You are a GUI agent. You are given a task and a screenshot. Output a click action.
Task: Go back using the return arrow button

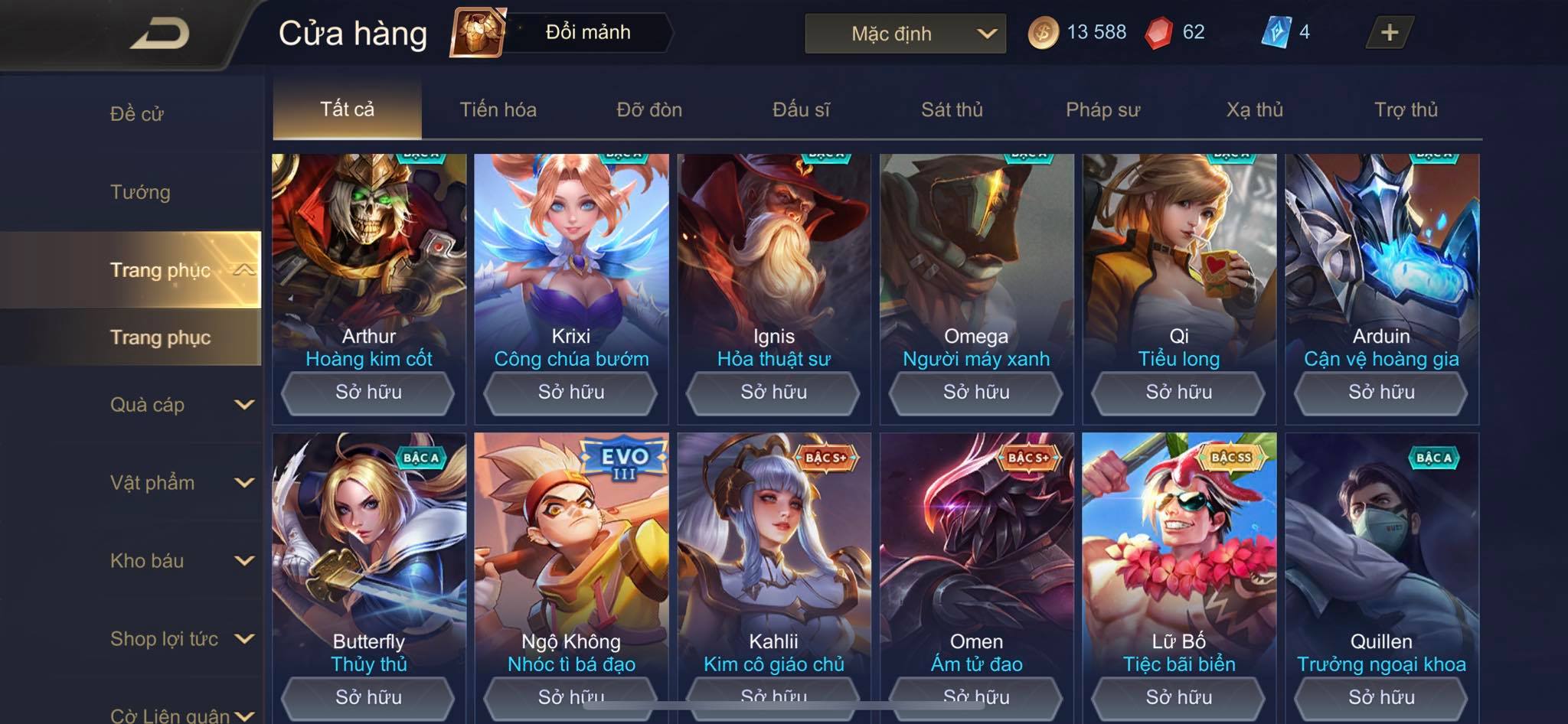click(x=161, y=34)
